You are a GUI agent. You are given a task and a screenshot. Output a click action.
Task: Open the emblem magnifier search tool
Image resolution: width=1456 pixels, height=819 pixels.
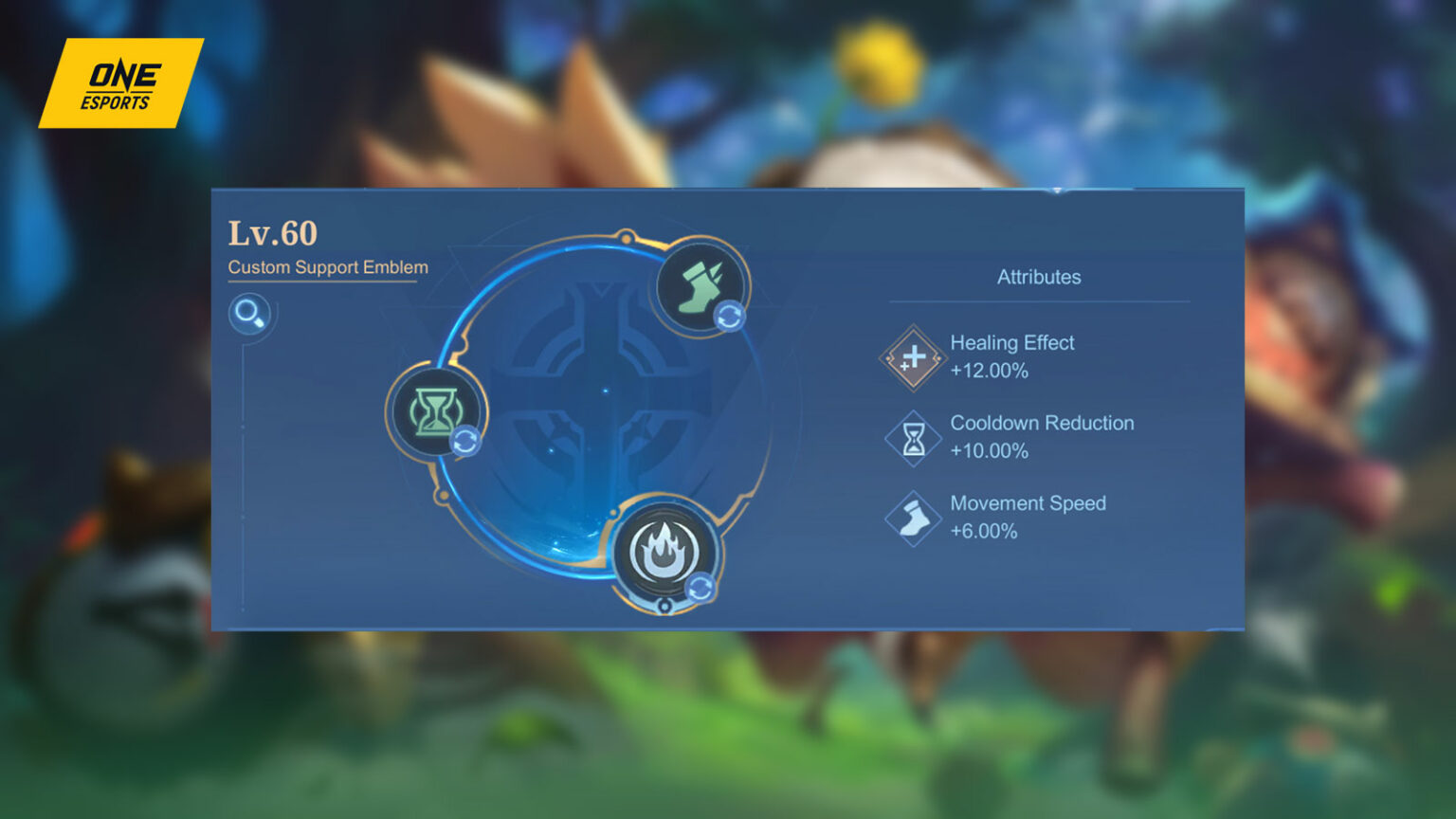tap(251, 313)
